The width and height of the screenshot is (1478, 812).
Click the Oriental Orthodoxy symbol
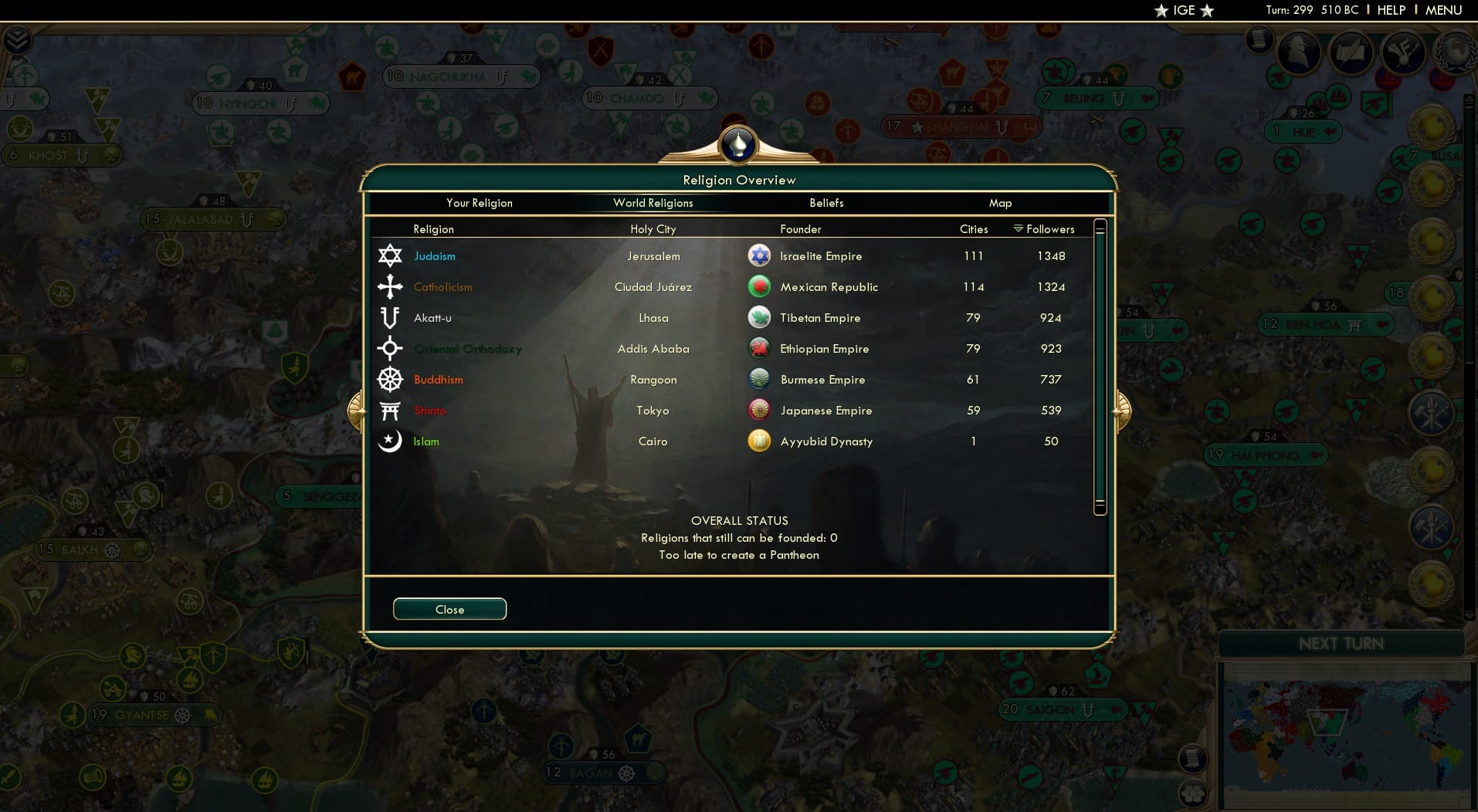(391, 349)
